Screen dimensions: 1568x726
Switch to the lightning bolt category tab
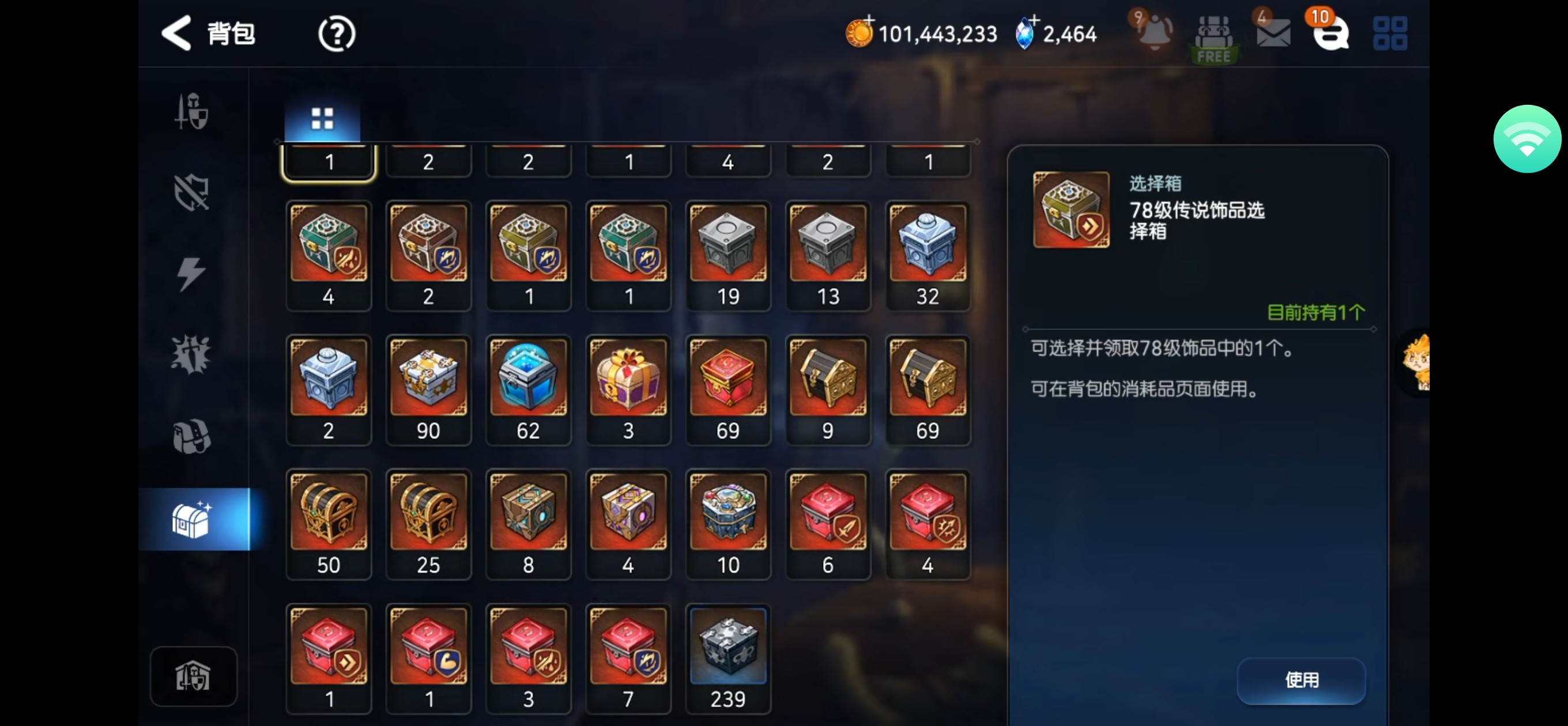193,273
